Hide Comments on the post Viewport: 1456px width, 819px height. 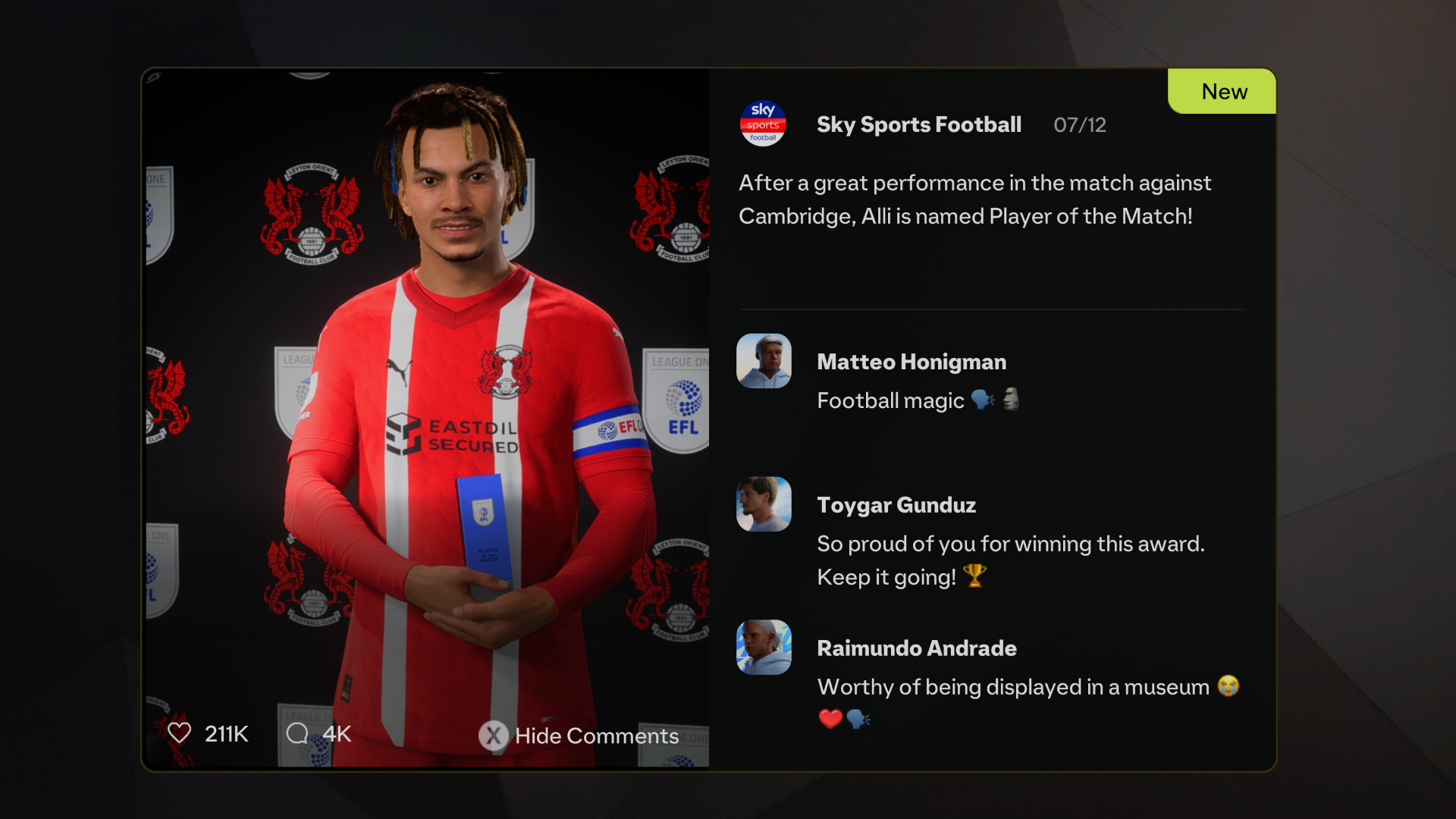pos(579,735)
